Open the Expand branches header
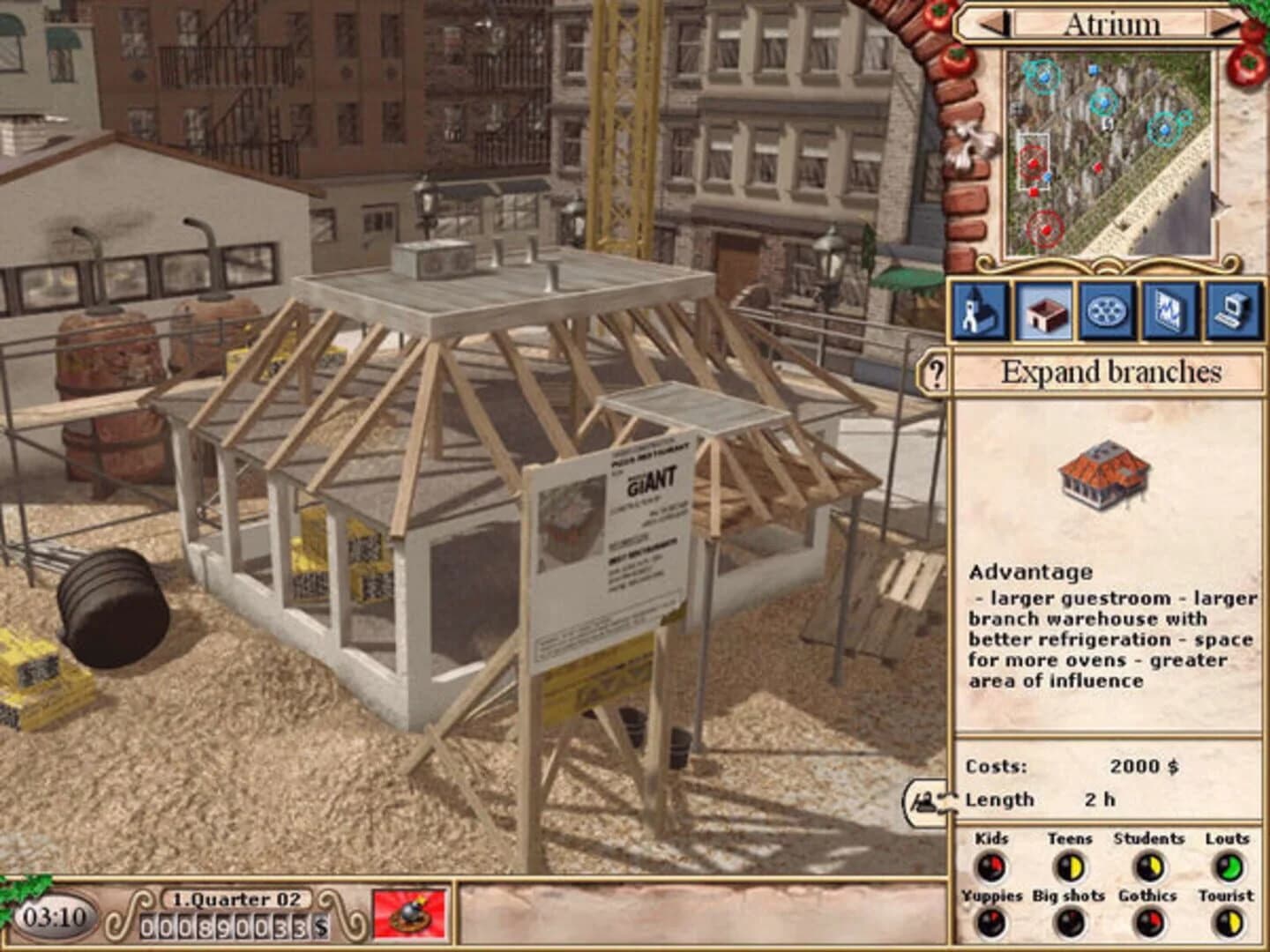Viewport: 1270px width, 952px height. (1111, 371)
